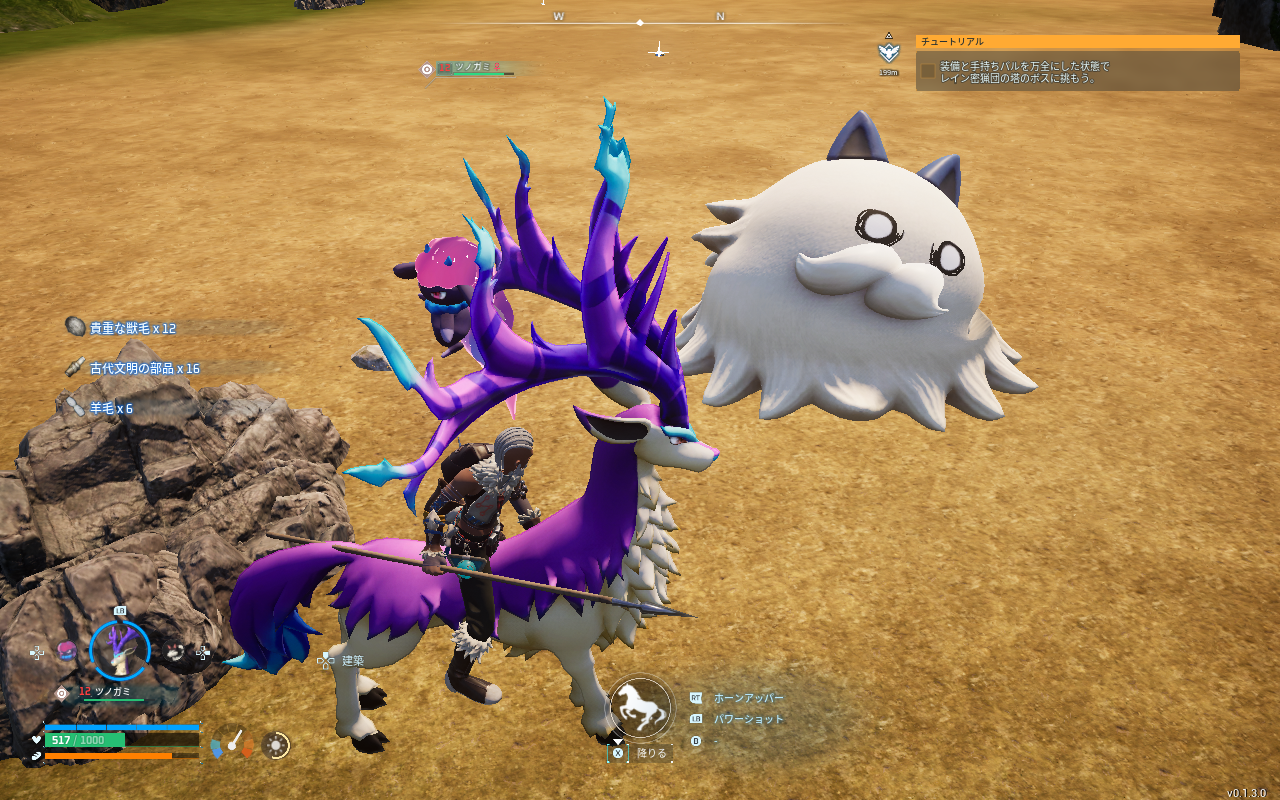Viewport: 1280px width, 800px height.
Task: Select the ホーンアッパー skill entry
Action: point(748,698)
